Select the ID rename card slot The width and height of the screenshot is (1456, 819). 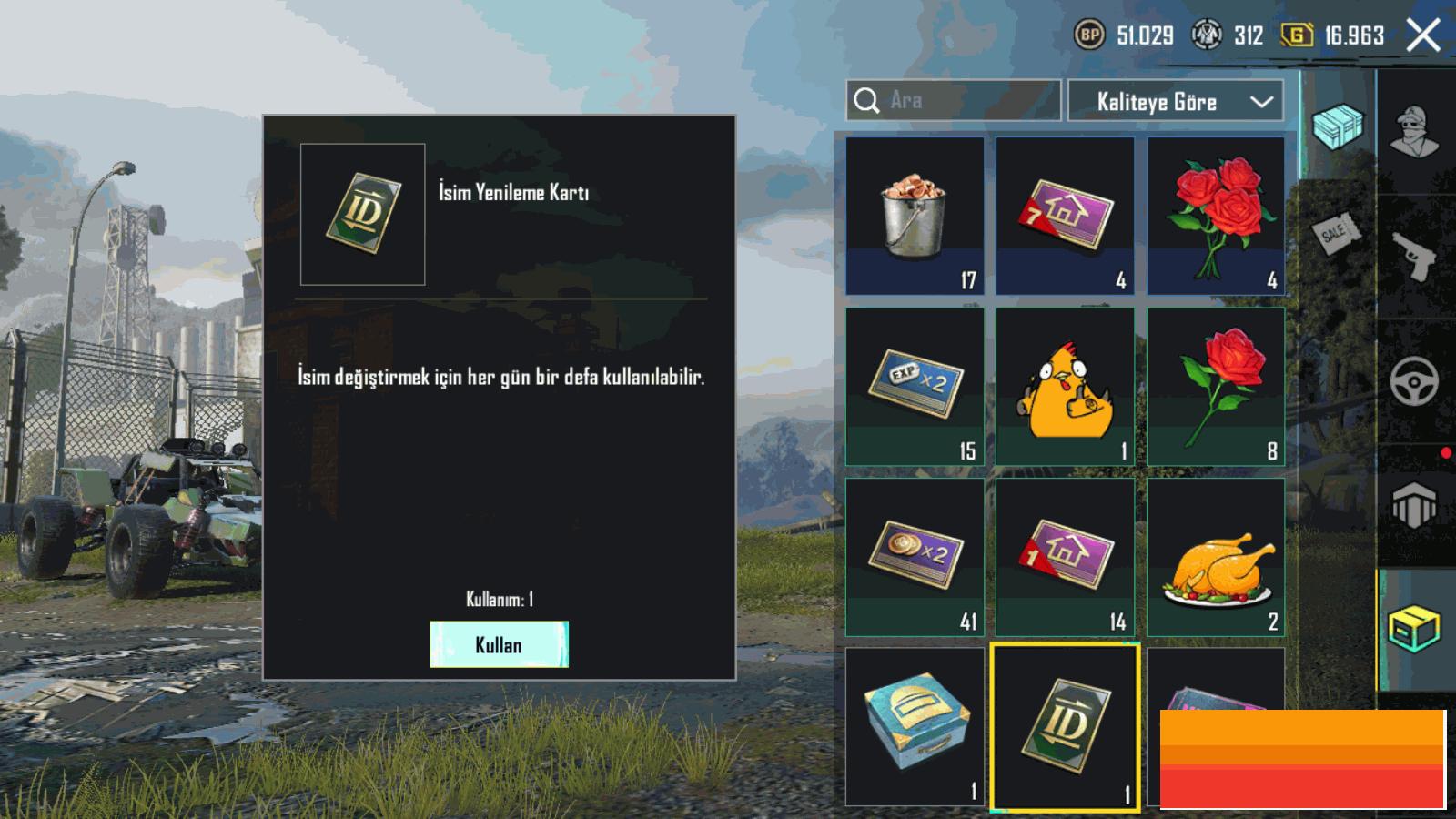point(1065,726)
